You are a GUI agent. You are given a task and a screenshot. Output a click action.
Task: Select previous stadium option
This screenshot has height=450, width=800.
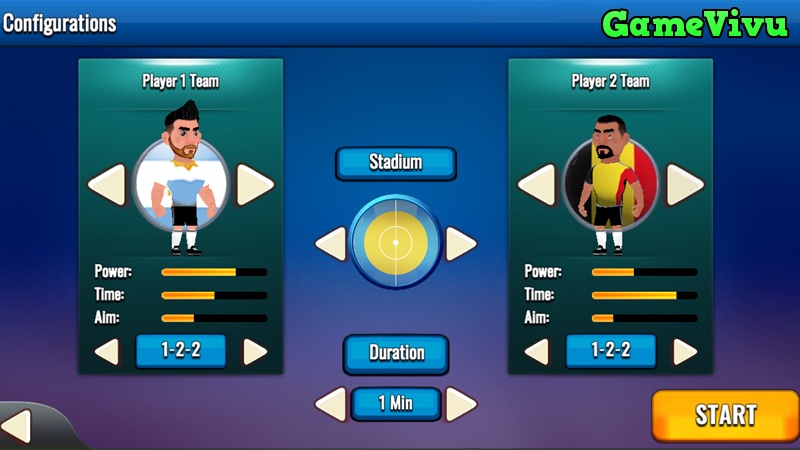[330, 243]
